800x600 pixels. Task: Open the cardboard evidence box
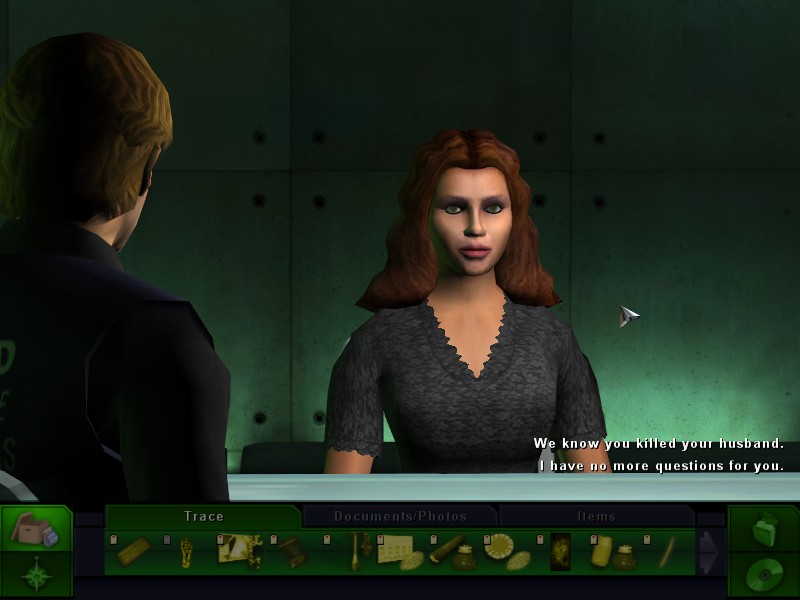click(x=35, y=530)
